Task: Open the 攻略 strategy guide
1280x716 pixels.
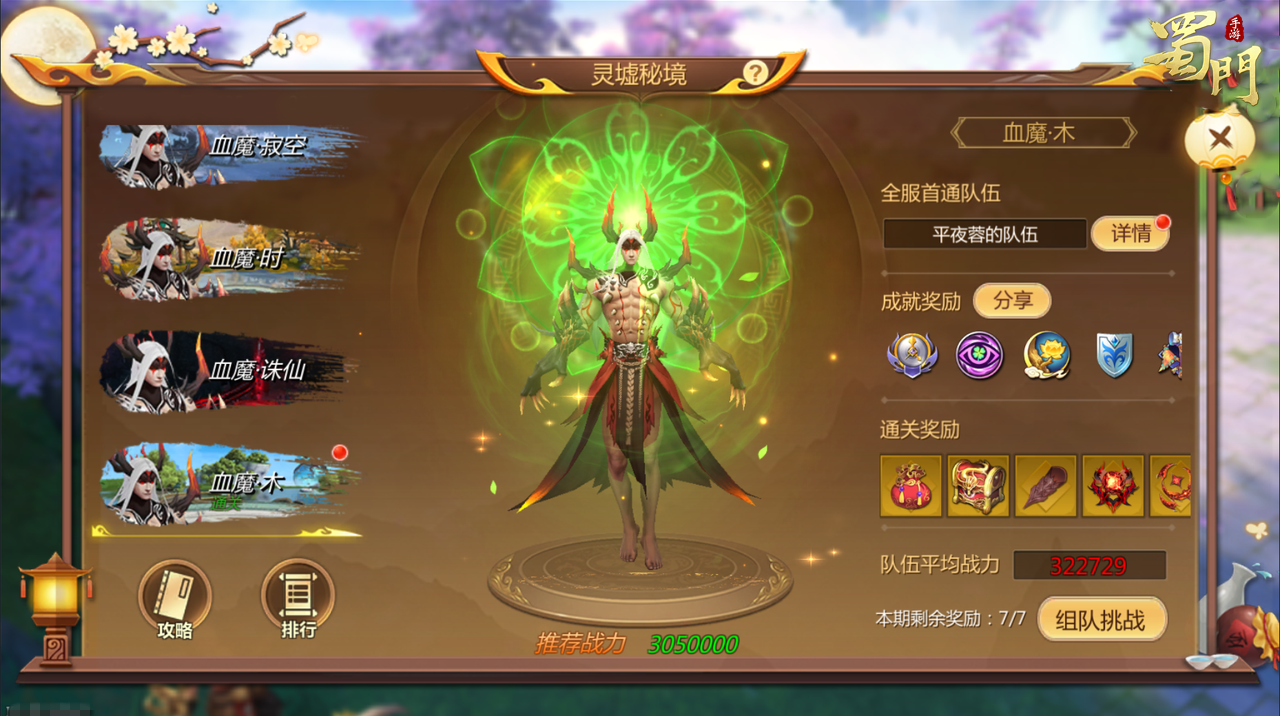Action: (x=175, y=600)
